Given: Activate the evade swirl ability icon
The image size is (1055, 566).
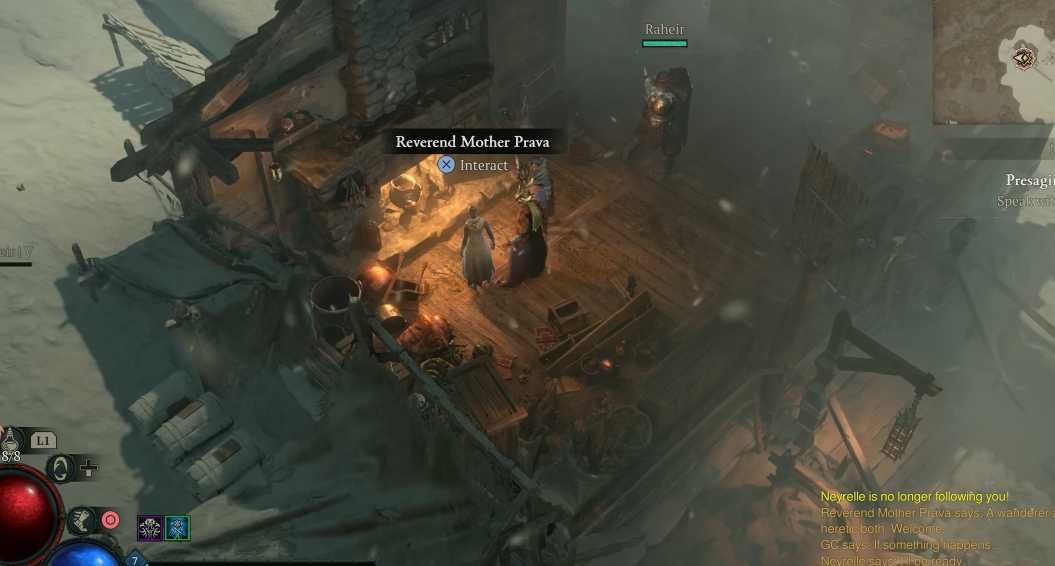Looking at the screenshot, I should [x=62, y=468].
